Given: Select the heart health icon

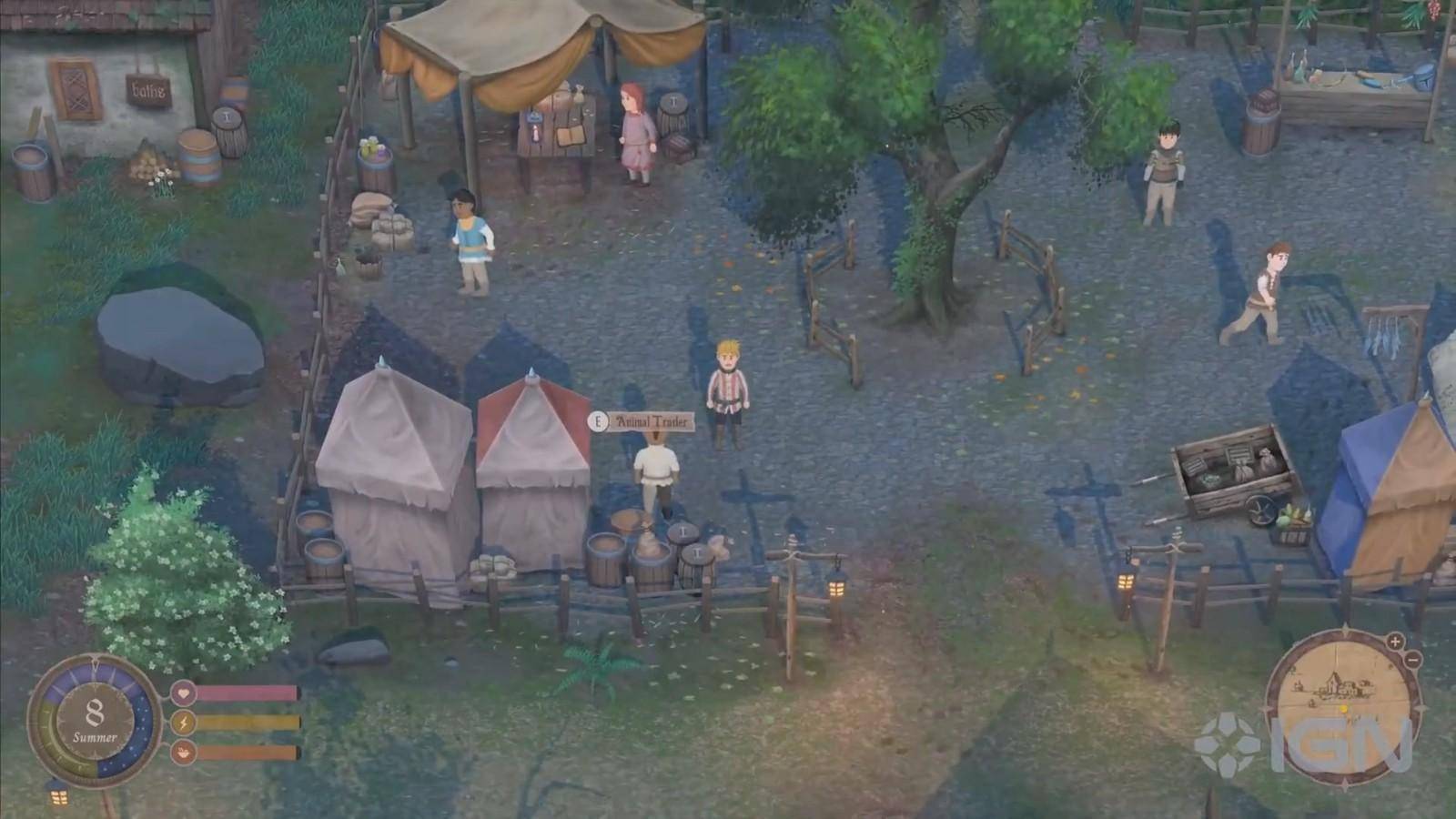Looking at the screenshot, I should pyautogui.click(x=185, y=693).
